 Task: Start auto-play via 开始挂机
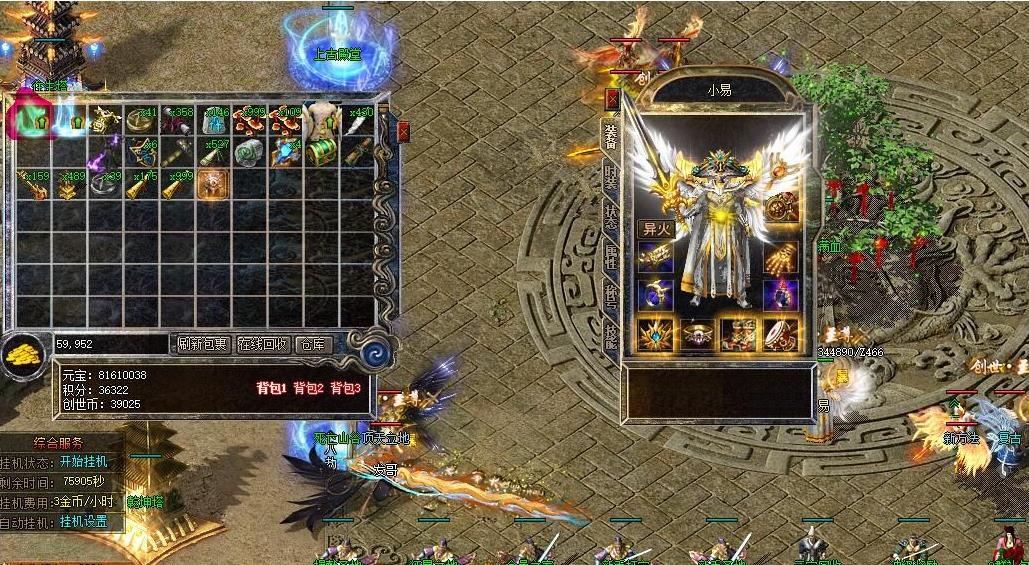pyautogui.click(x=83, y=462)
